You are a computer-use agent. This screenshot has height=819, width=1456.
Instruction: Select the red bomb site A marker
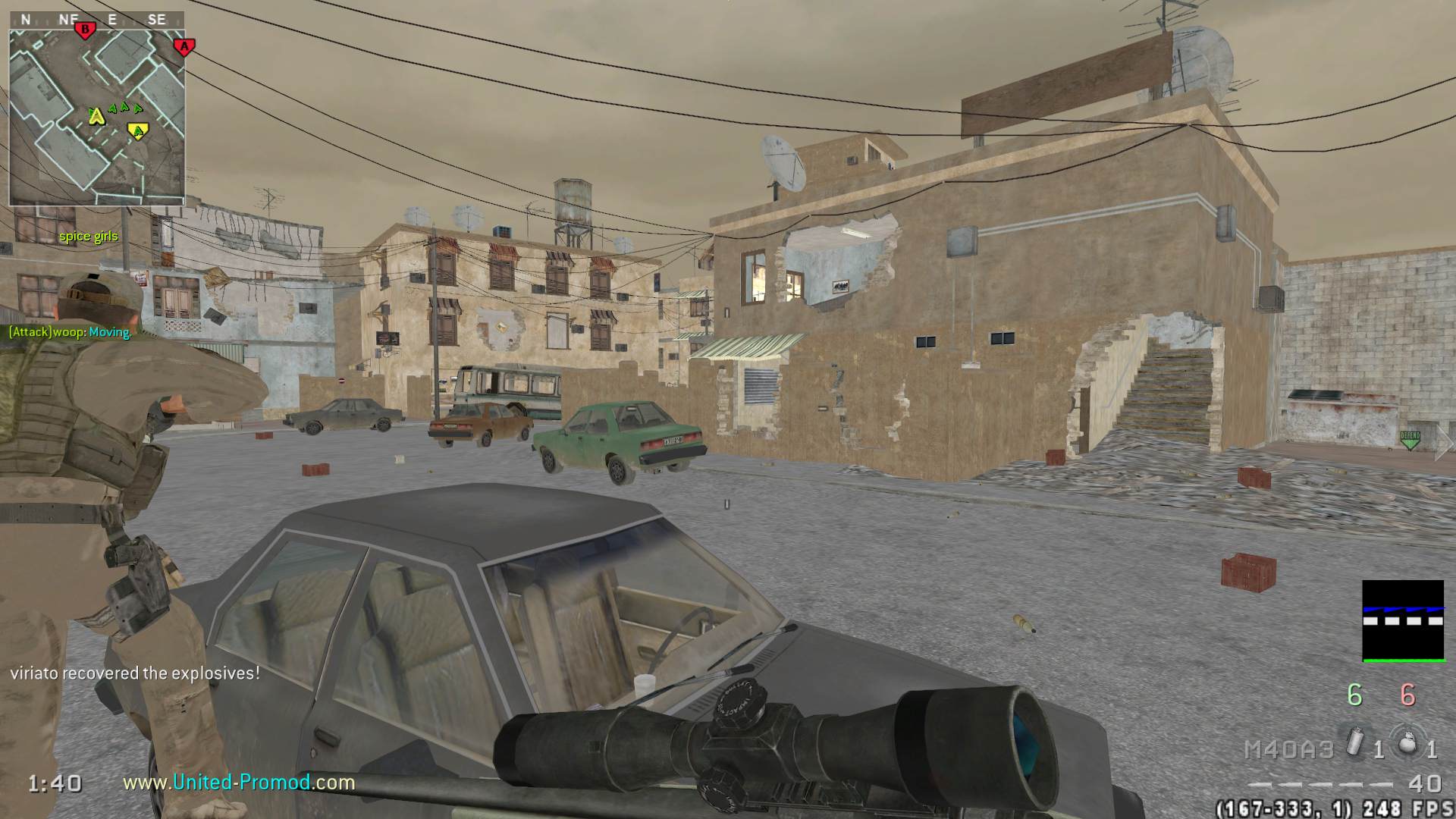[184, 47]
